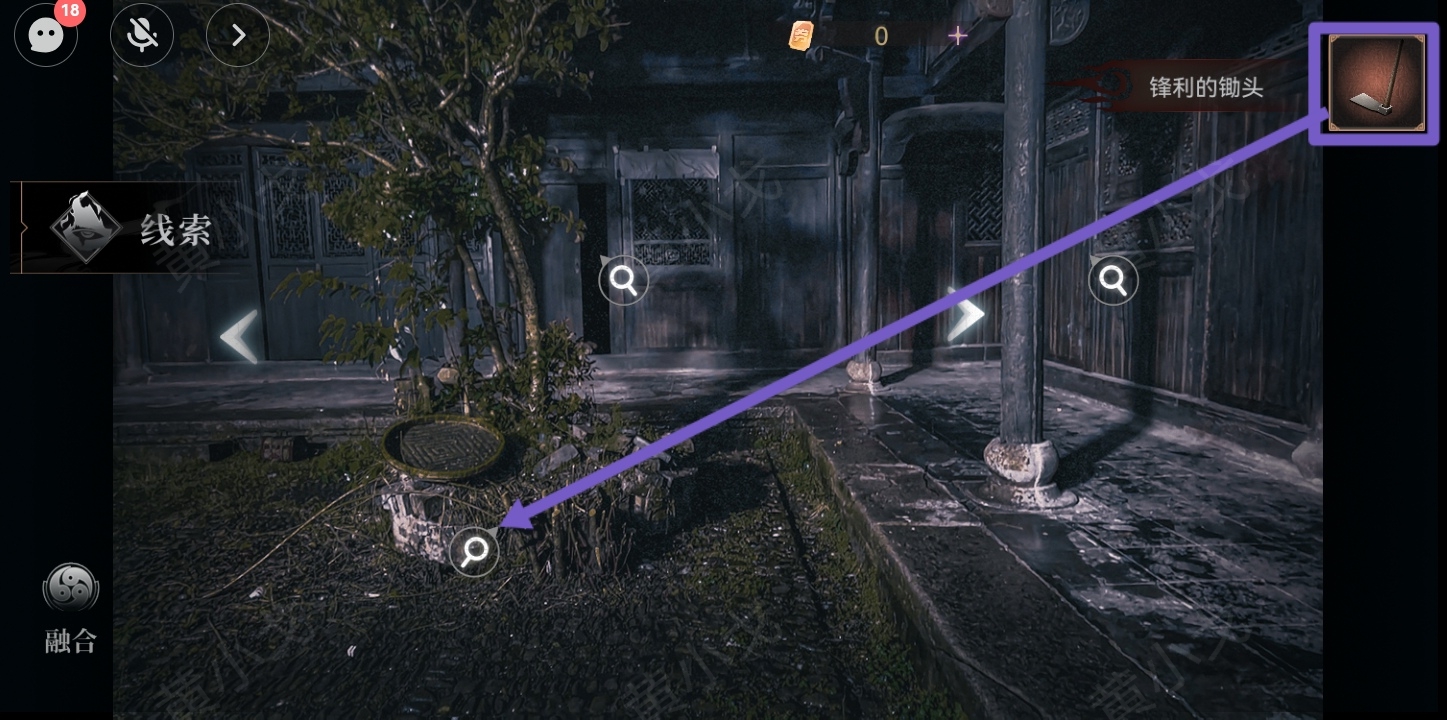Toggle the muted microphone button
The width and height of the screenshot is (1447, 720).
coord(142,36)
